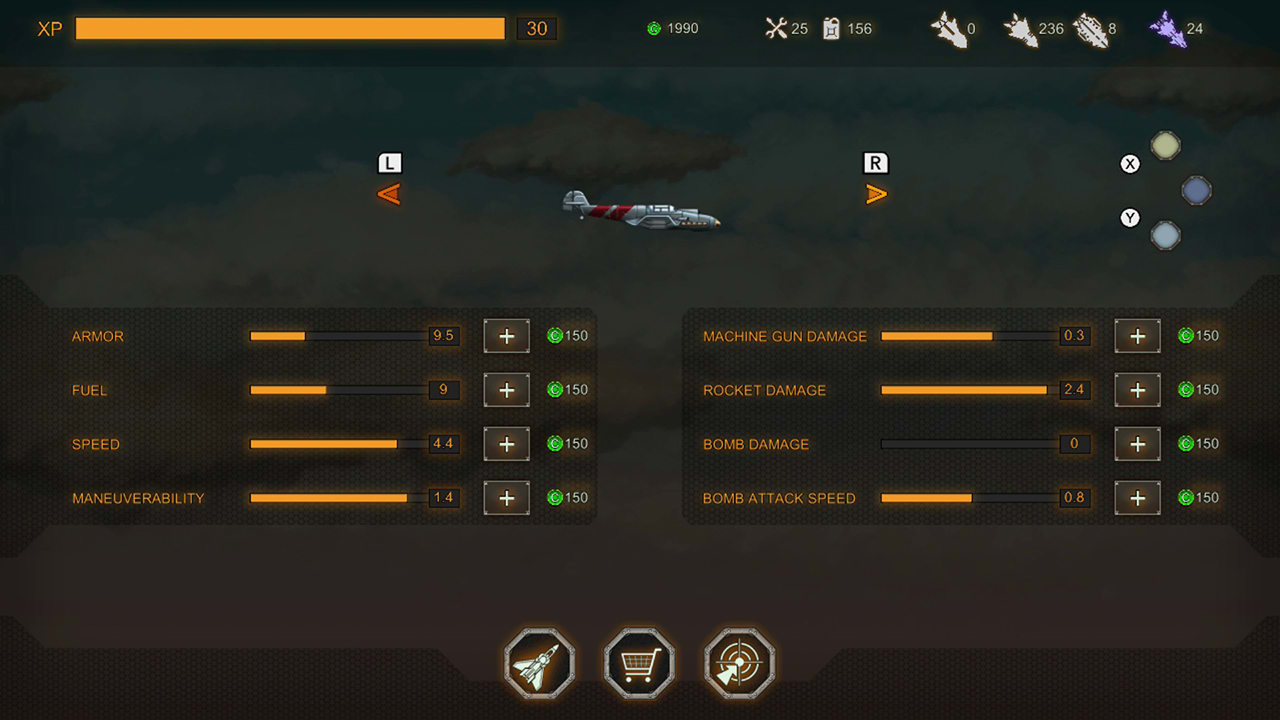Upgrade ARMOR with the plus button
This screenshot has height=720, width=1280.
click(x=506, y=336)
